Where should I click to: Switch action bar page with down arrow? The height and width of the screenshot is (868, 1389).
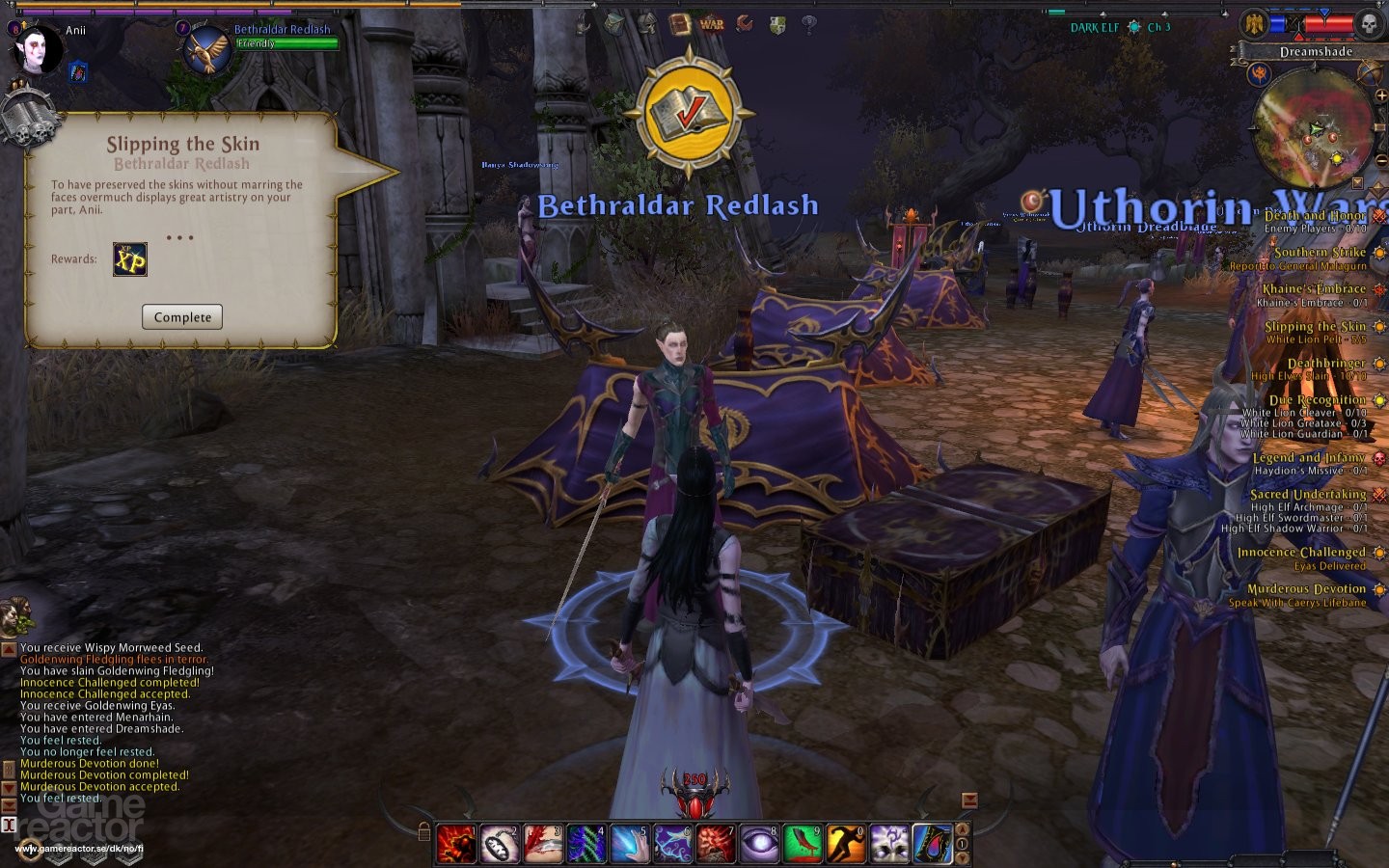point(962,858)
